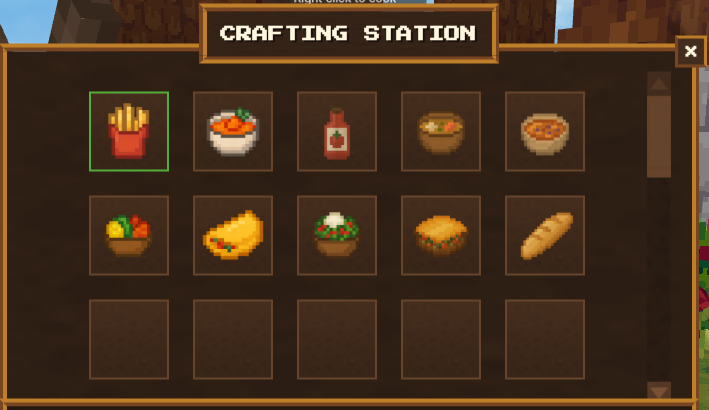Click the scrollbar down arrow
This screenshot has height=410, width=709.
659,390
